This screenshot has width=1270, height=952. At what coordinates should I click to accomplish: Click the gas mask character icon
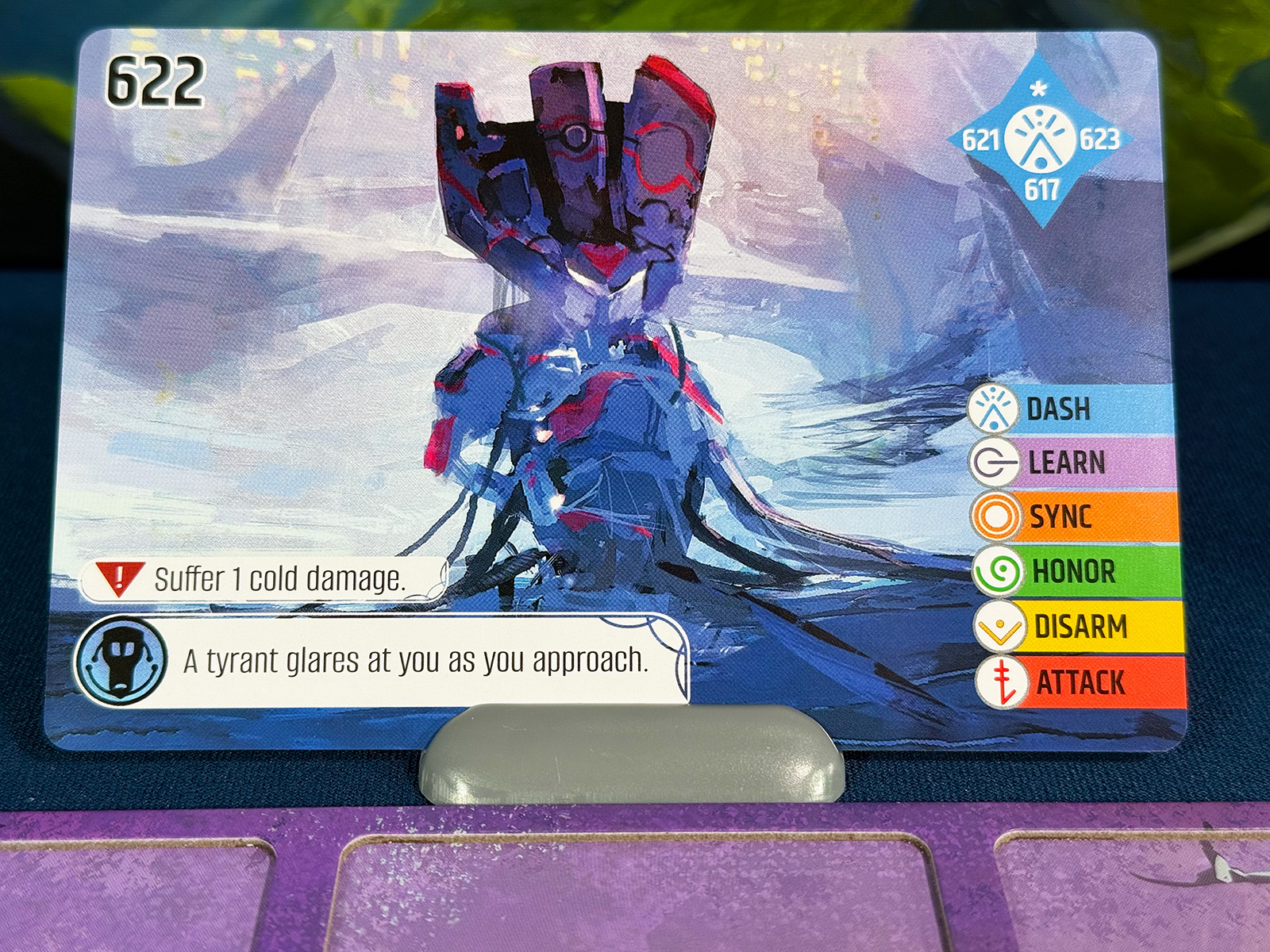(121, 660)
